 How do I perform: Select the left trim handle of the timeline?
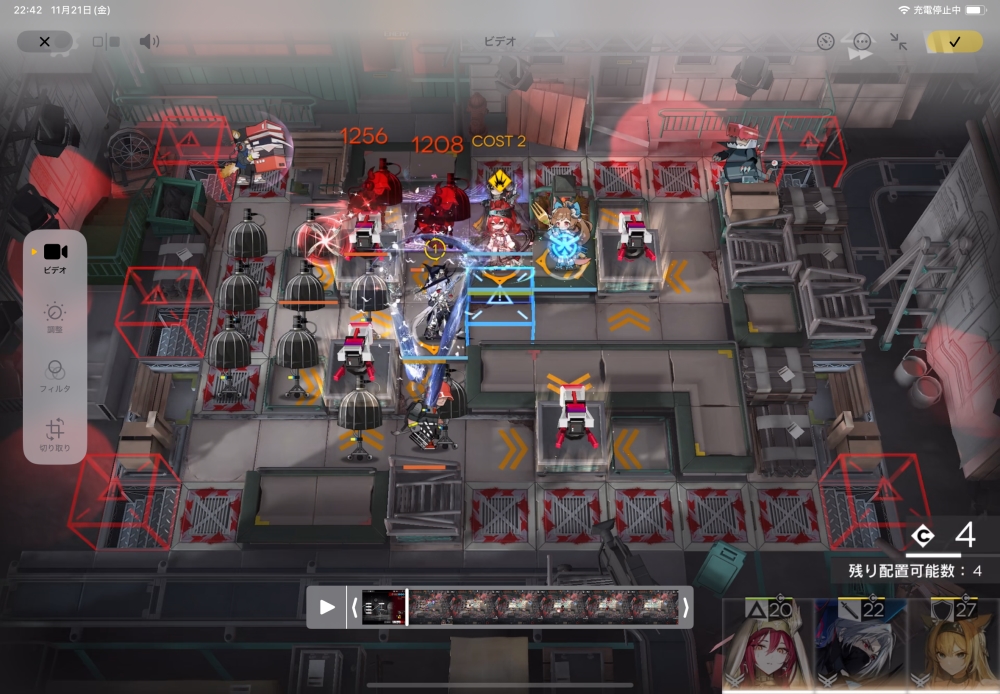coord(353,607)
